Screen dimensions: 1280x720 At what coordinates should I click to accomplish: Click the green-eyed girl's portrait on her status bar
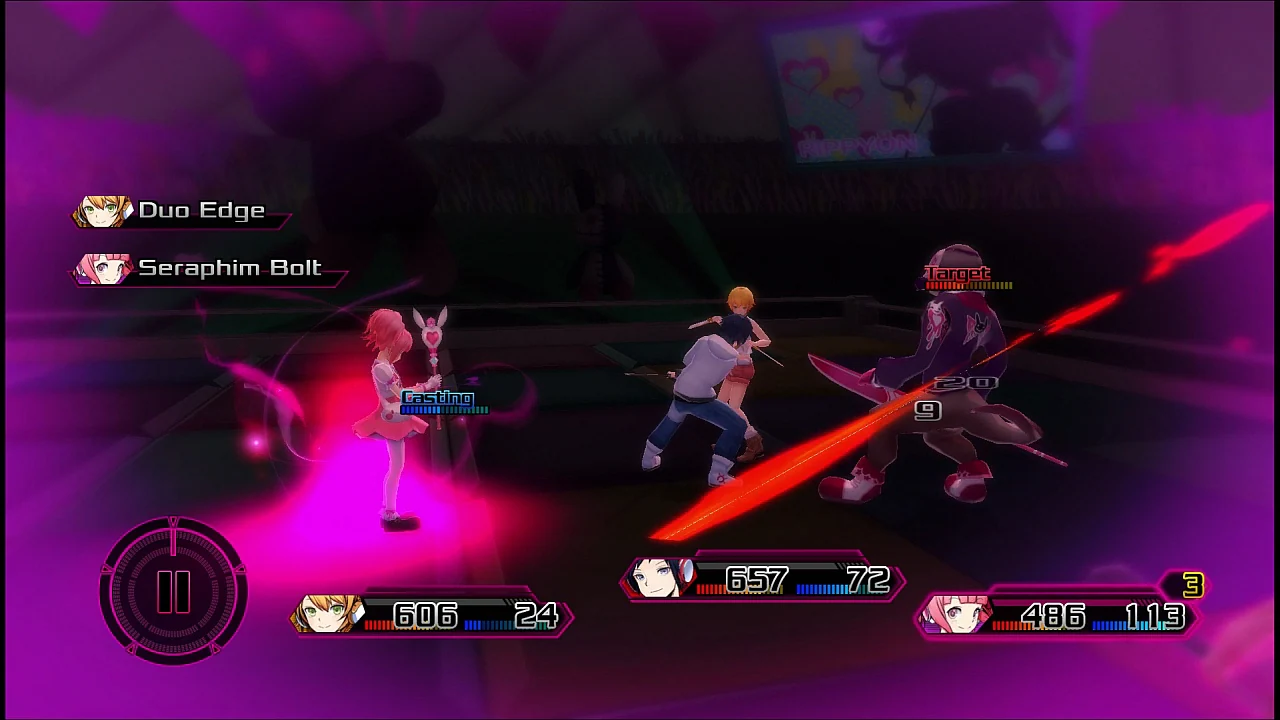coord(330,615)
